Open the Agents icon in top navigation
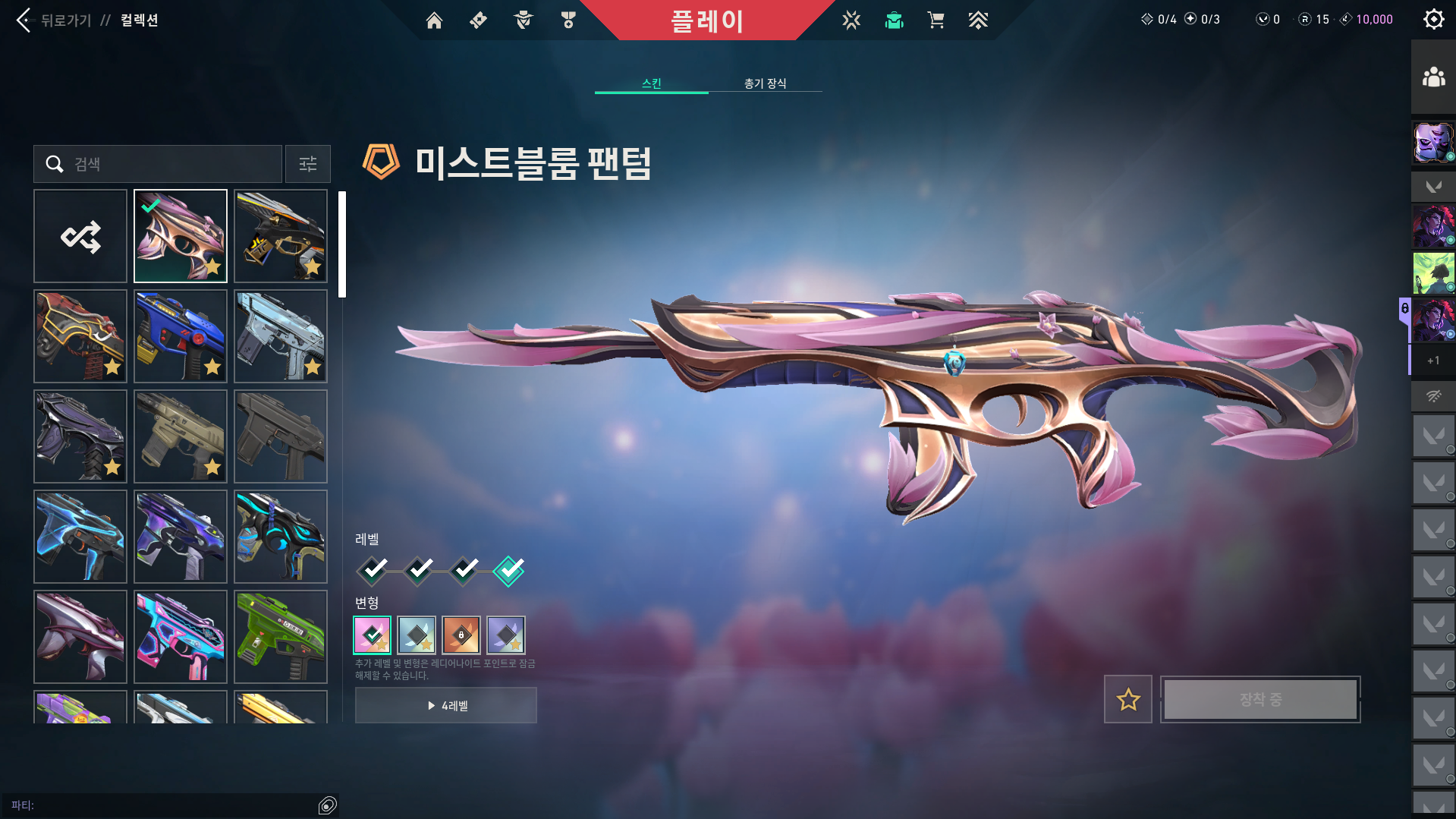 (522, 20)
